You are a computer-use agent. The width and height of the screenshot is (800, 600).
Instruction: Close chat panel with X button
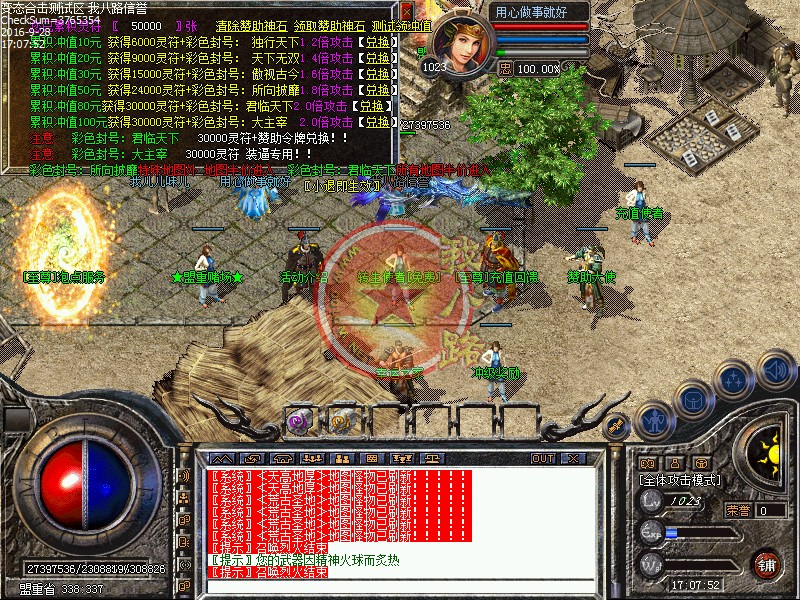tap(572, 458)
